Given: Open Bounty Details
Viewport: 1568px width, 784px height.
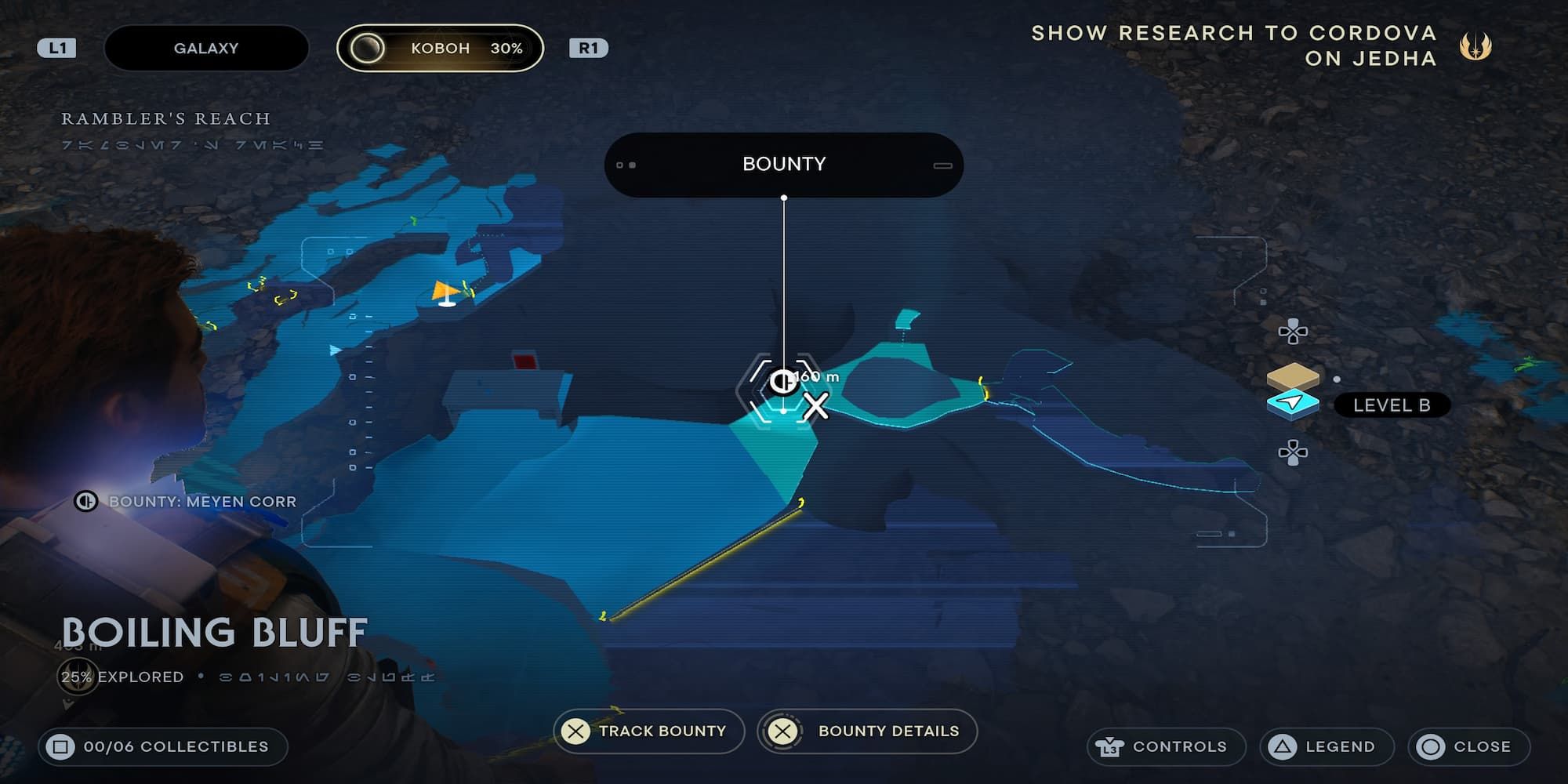Looking at the screenshot, I should 866,731.
